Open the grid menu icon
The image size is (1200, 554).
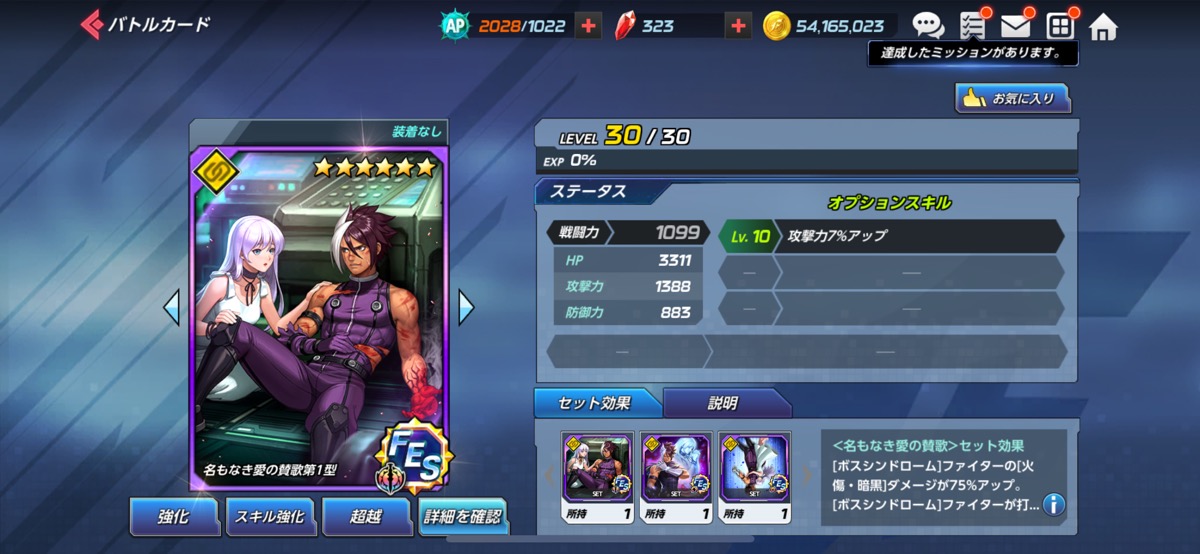[1059, 26]
